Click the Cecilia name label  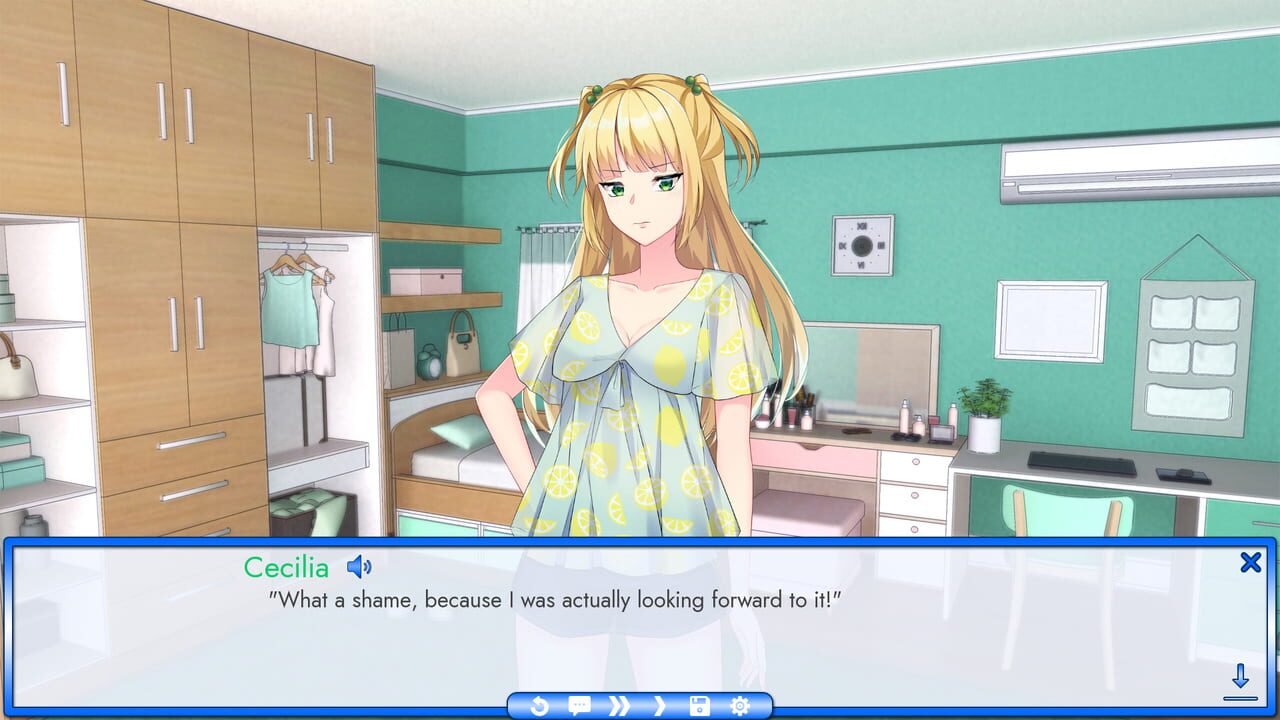click(x=287, y=567)
